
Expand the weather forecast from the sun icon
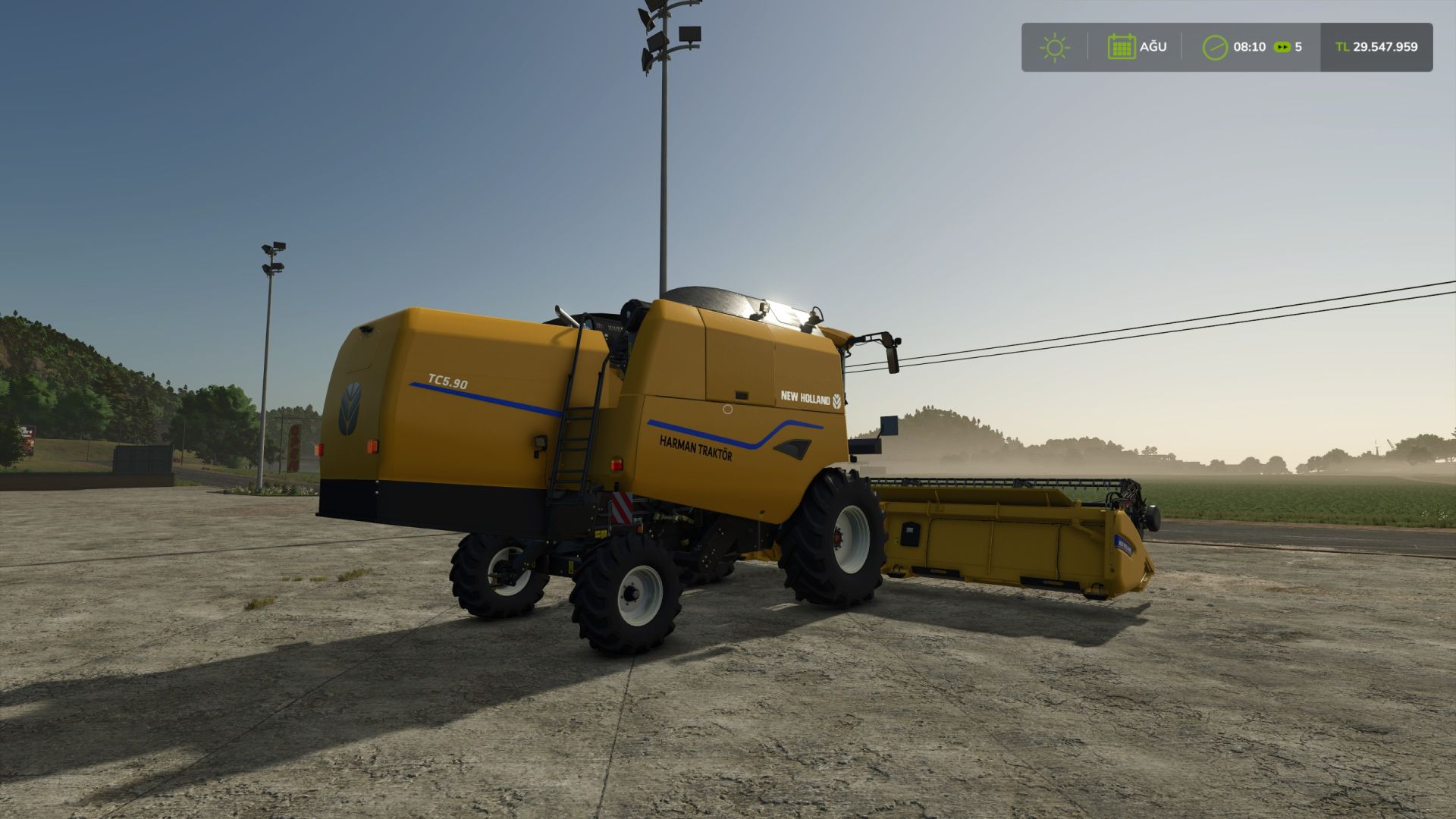click(x=1054, y=47)
